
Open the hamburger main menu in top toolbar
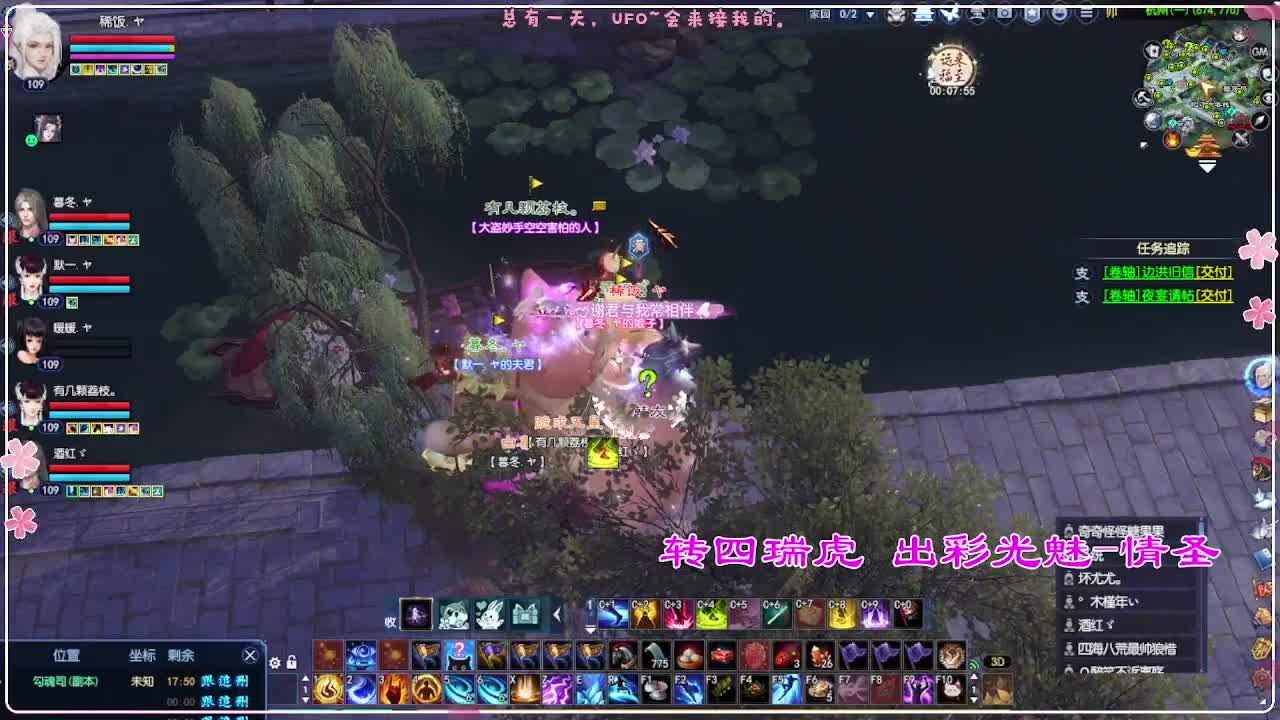point(1088,14)
